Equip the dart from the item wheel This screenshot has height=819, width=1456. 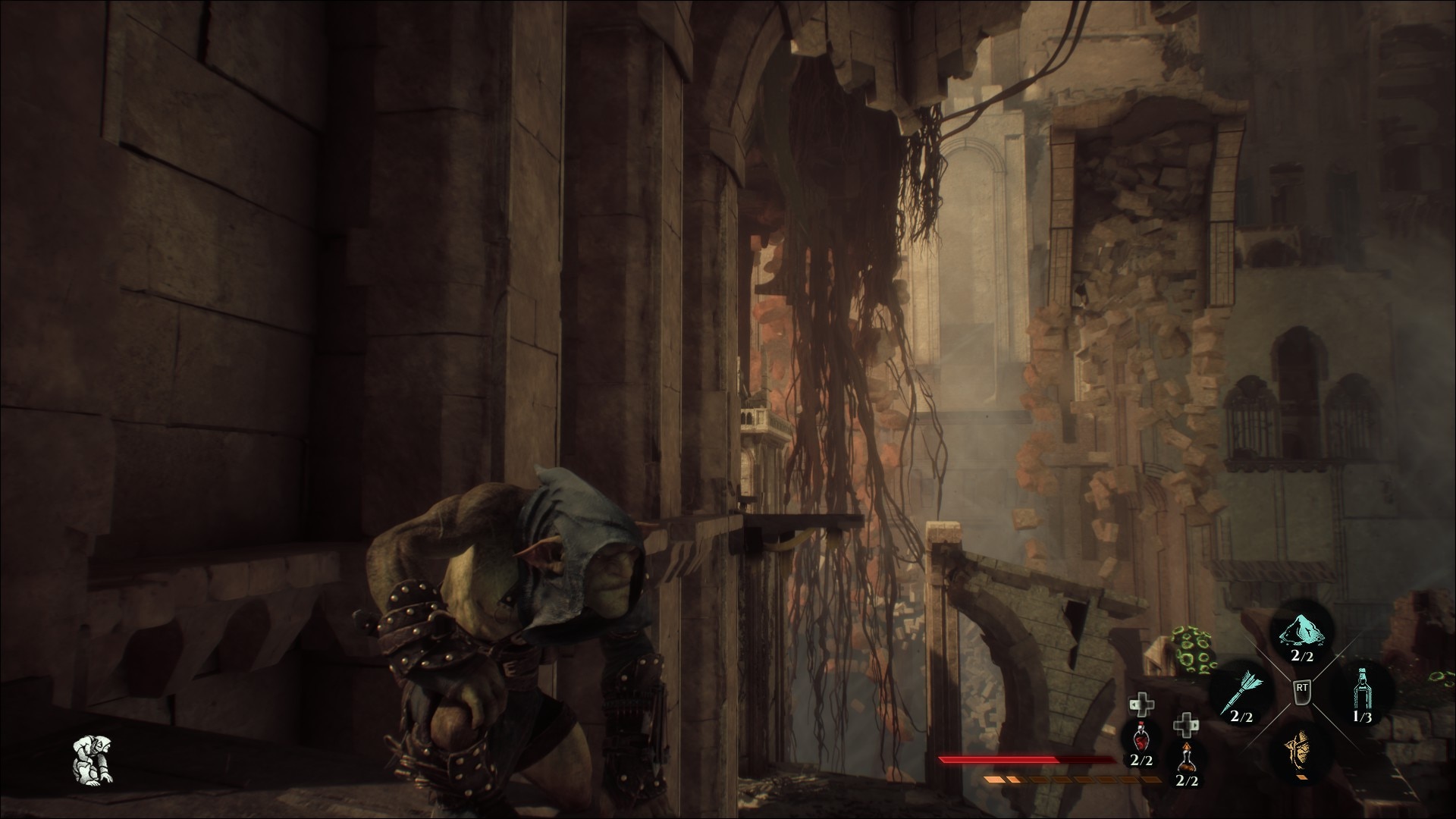(x=1242, y=692)
